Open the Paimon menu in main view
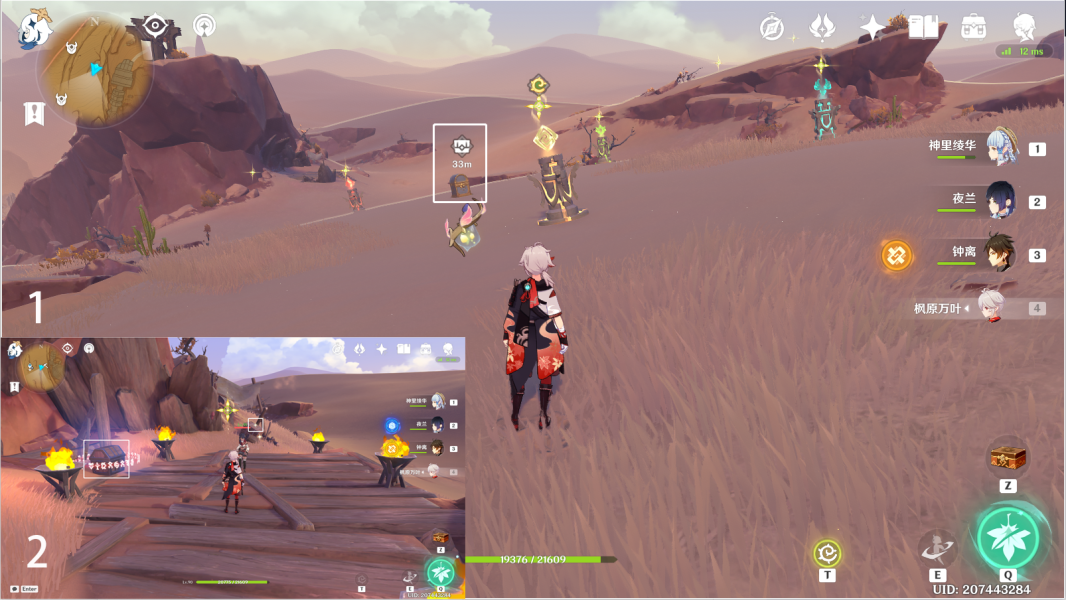 pyautogui.click(x=35, y=28)
